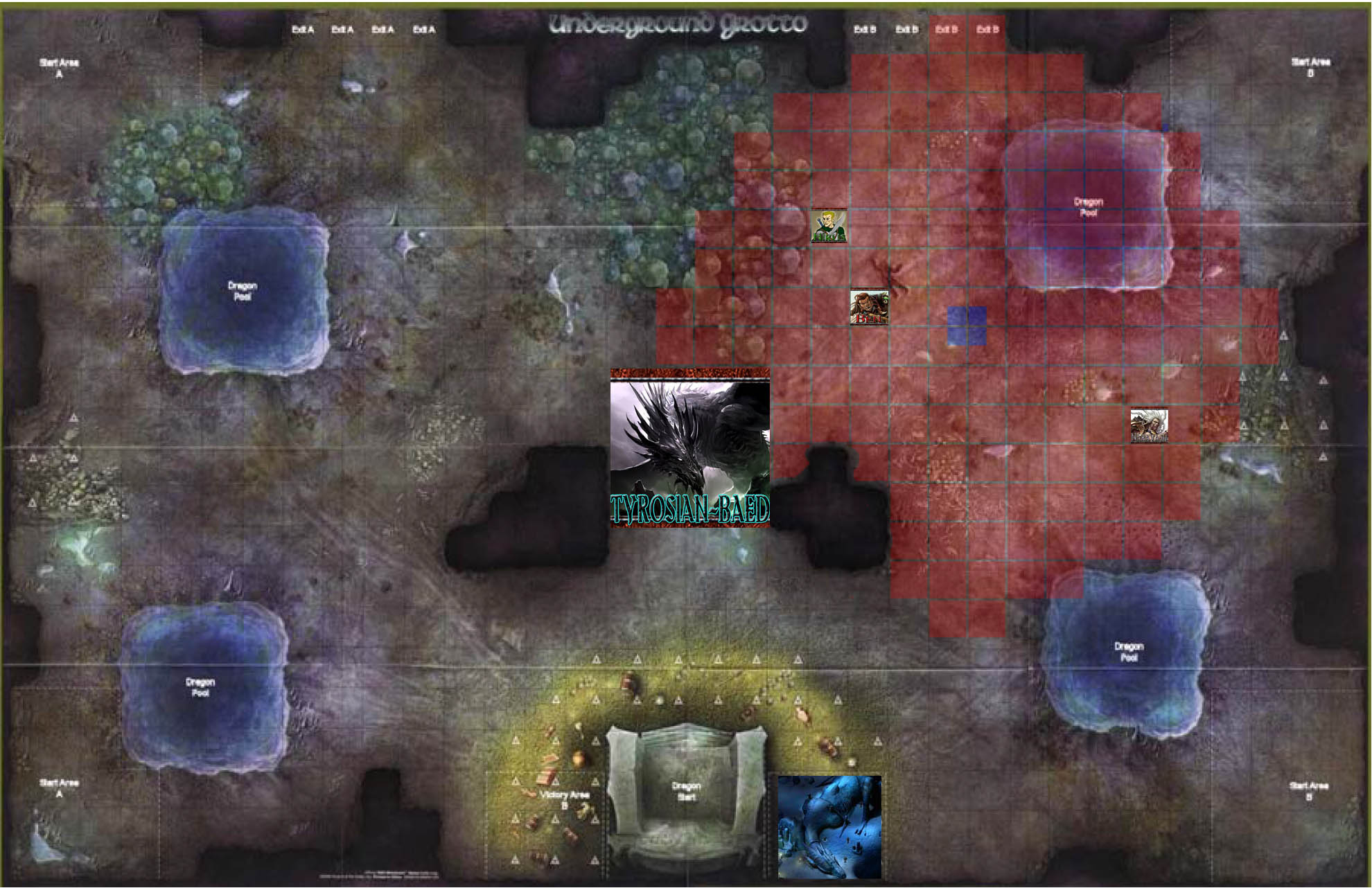Choose the white-haired hero token
The image size is (1372, 888).
(1149, 425)
